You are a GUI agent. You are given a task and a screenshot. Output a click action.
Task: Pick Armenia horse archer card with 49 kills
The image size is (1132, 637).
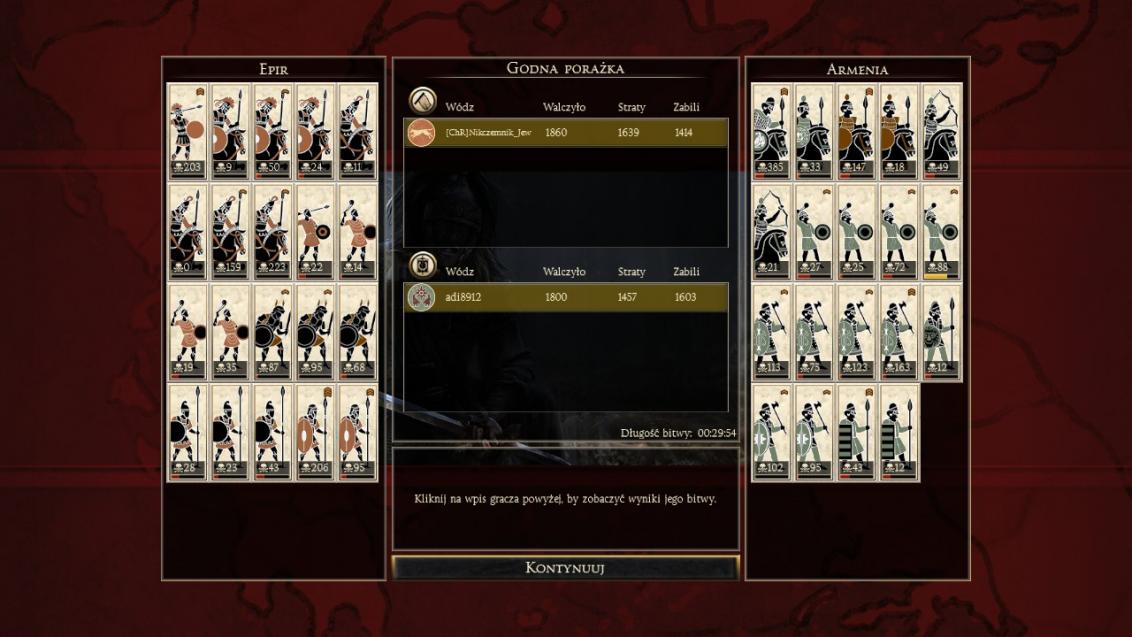tap(942, 131)
